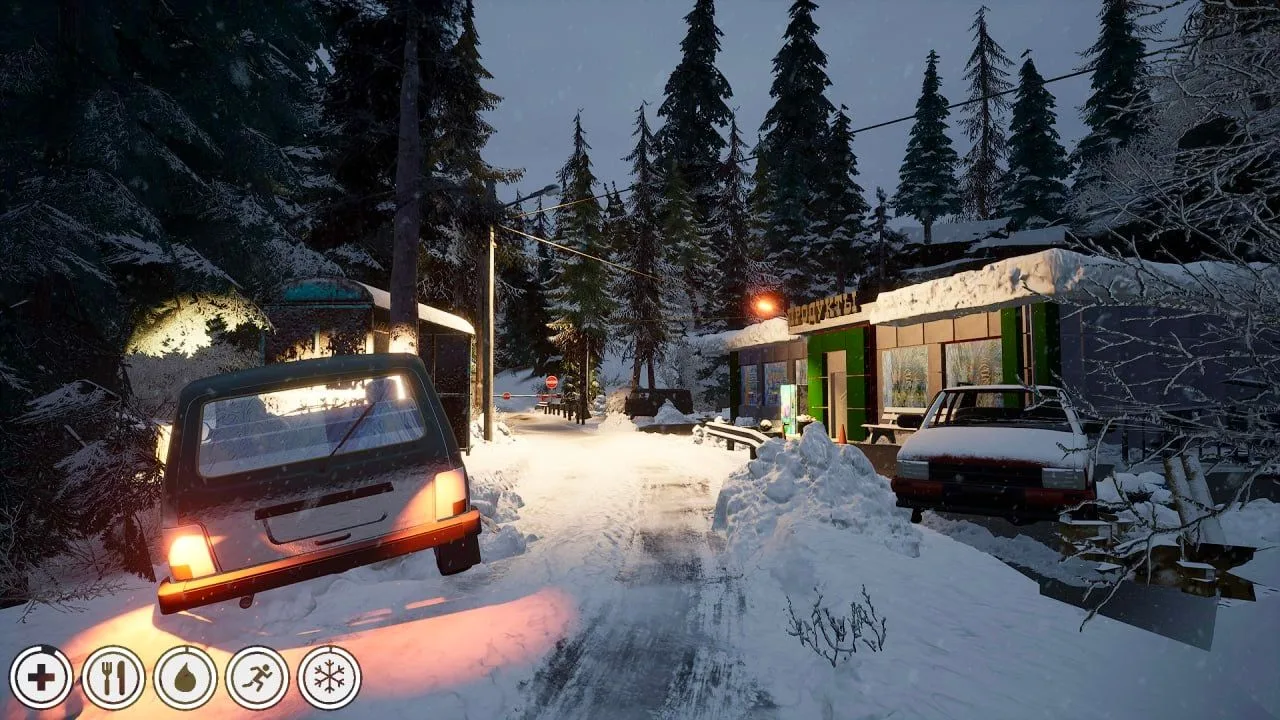The image size is (1280, 720).
Task: Select the hunger fork and knife icon
Action: coord(113,677)
